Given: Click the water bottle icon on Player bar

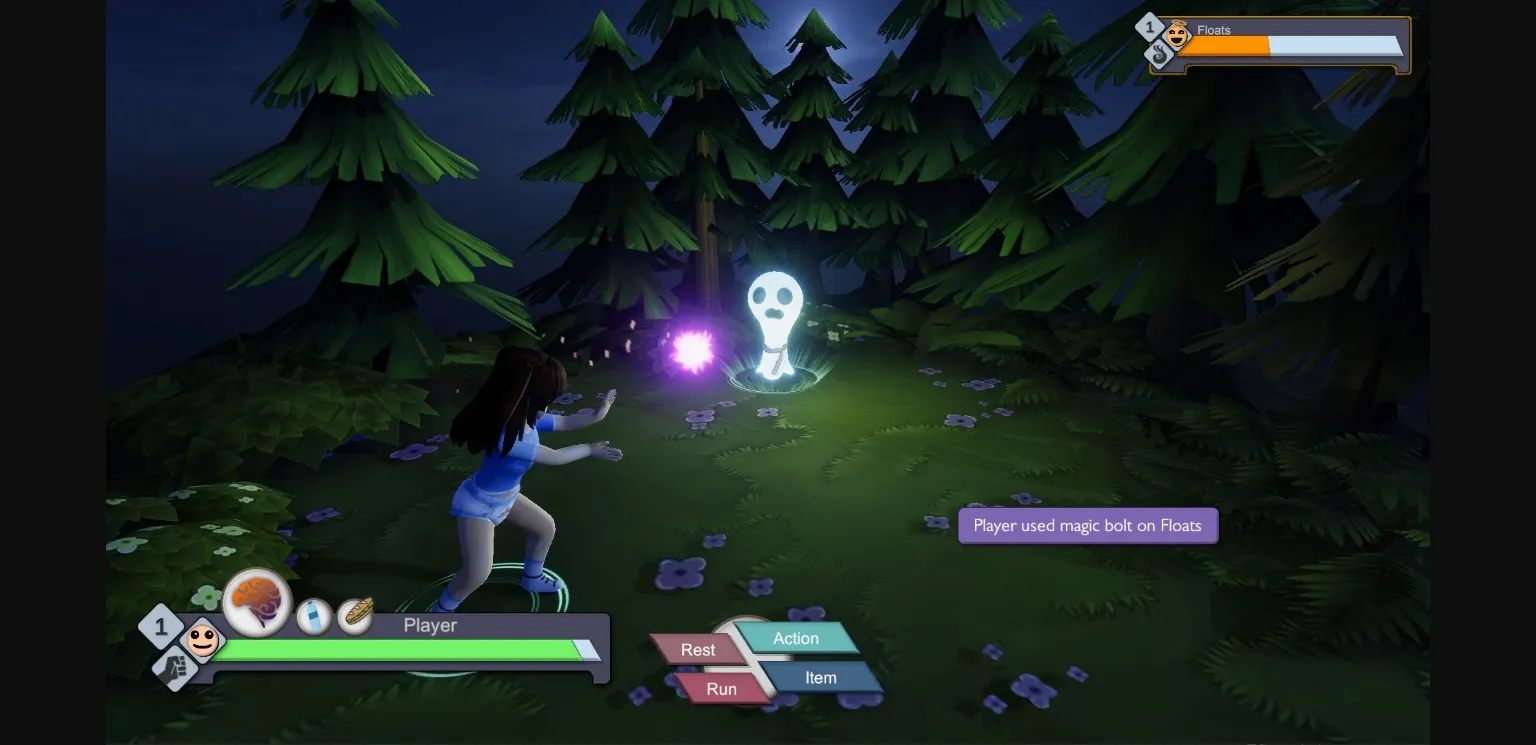Looking at the screenshot, I should point(314,617).
